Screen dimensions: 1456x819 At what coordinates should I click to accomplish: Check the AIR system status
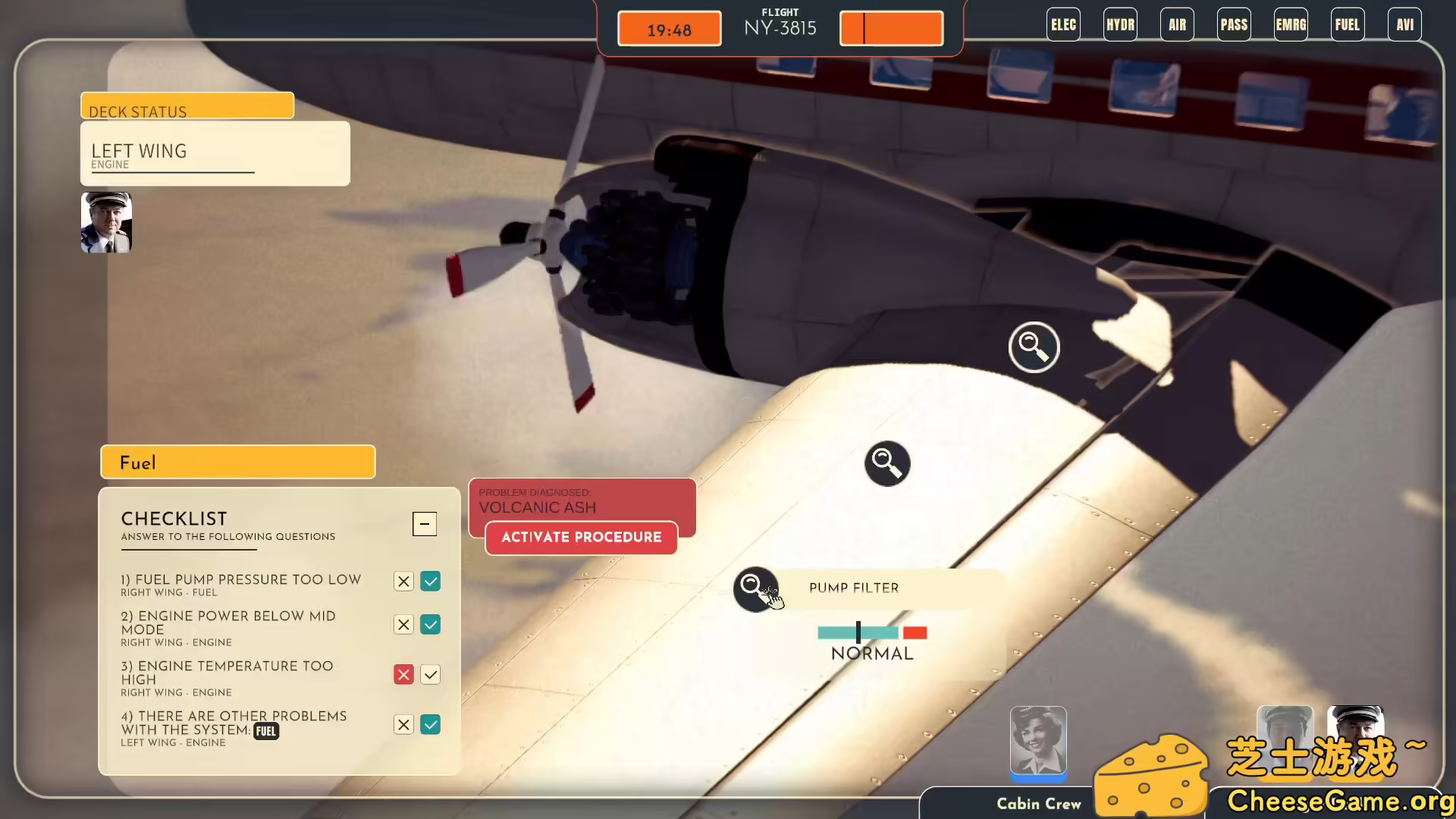[x=1176, y=24]
